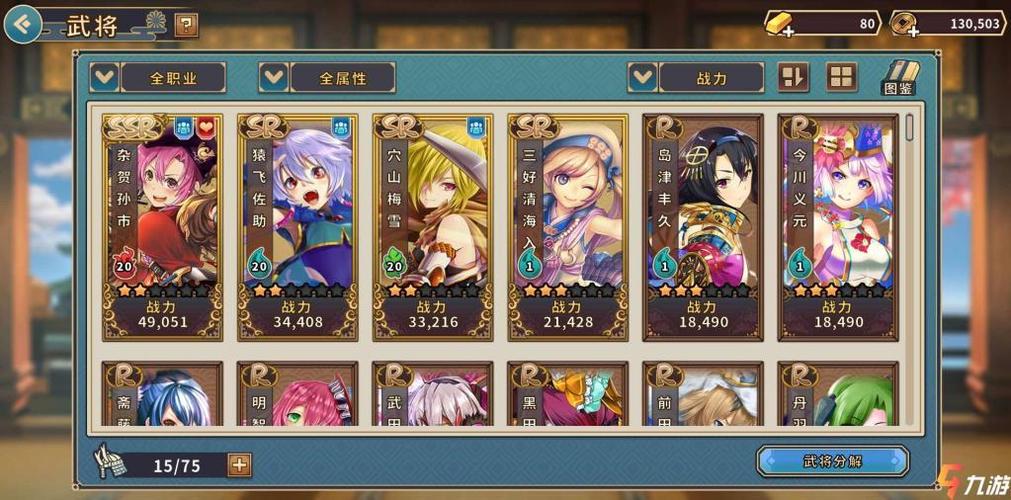Choose the R card 今川义元
This screenshot has width=1011, height=500.
pyautogui.click(x=837, y=226)
